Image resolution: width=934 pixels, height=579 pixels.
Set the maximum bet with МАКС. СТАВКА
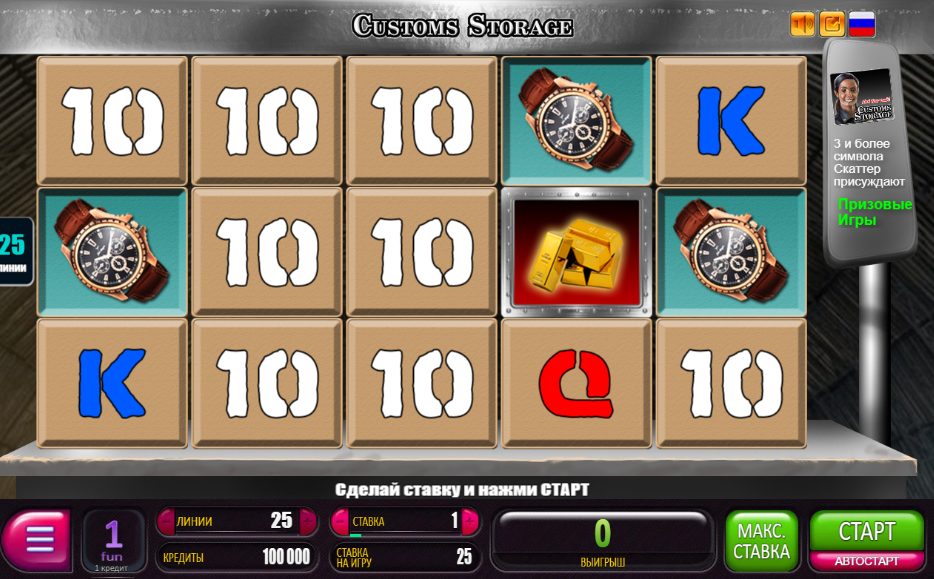pos(761,541)
